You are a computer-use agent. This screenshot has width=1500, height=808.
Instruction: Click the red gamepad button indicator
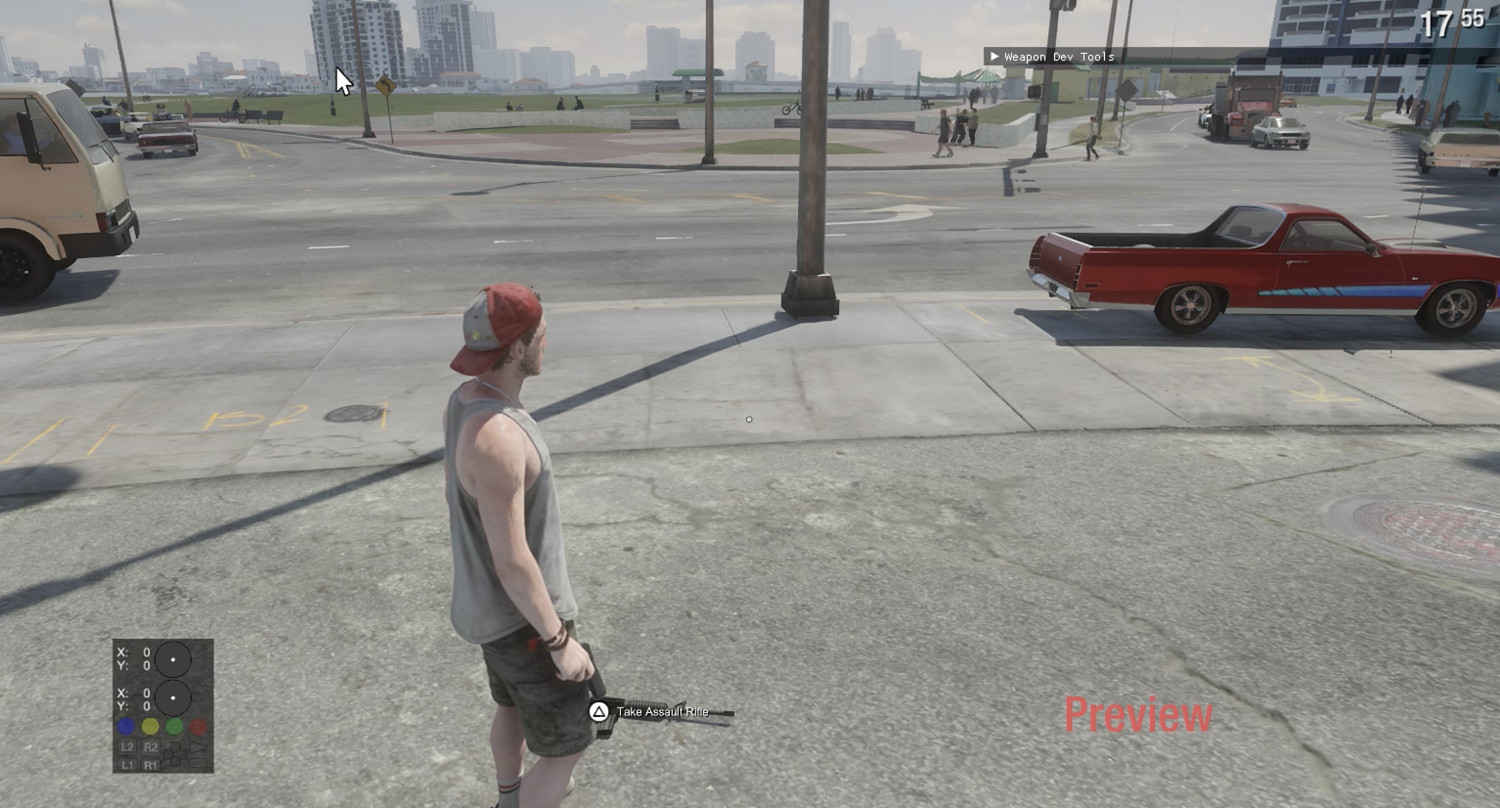199,726
